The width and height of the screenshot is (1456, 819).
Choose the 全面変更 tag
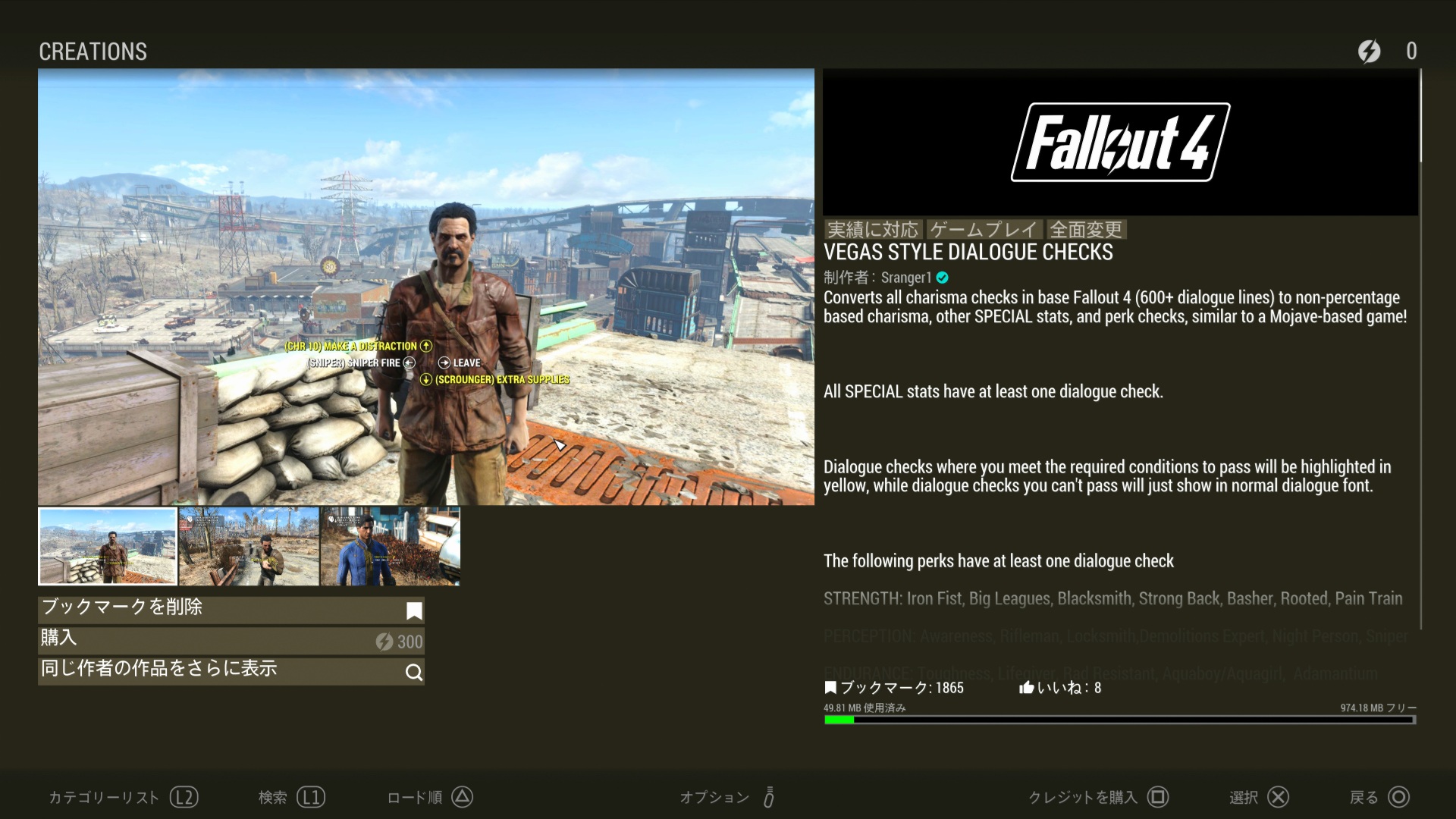[x=1086, y=230]
